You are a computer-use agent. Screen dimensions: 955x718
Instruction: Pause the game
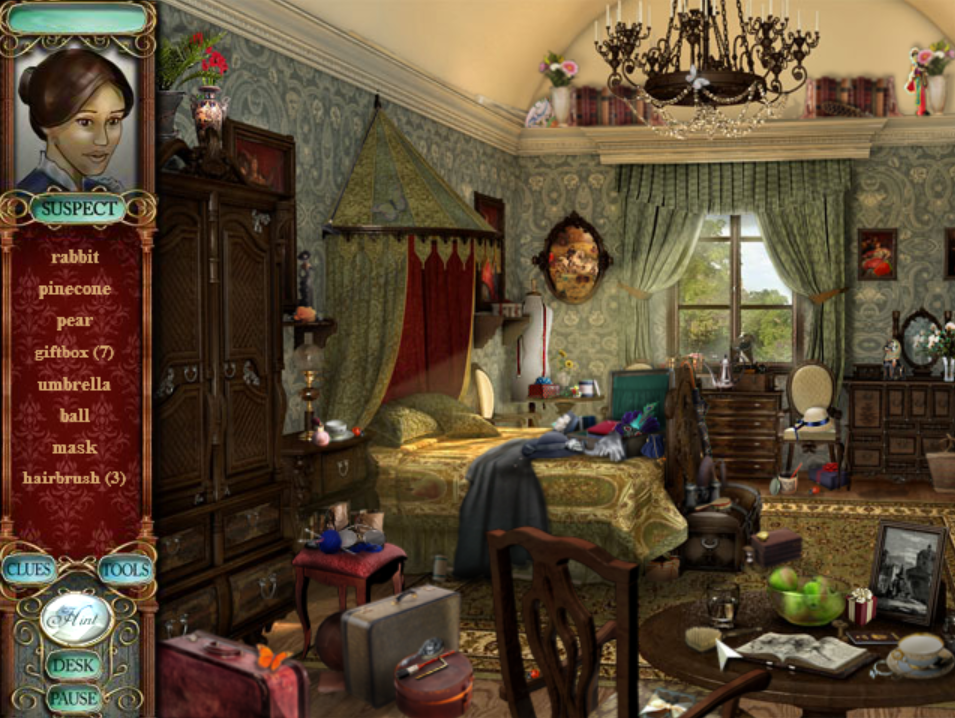point(74,697)
